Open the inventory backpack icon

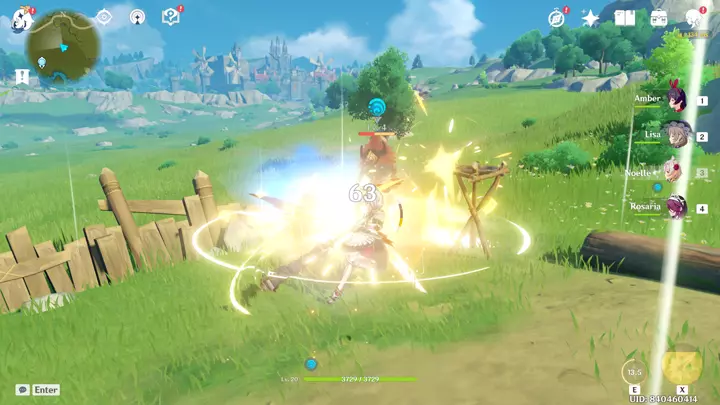658,18
